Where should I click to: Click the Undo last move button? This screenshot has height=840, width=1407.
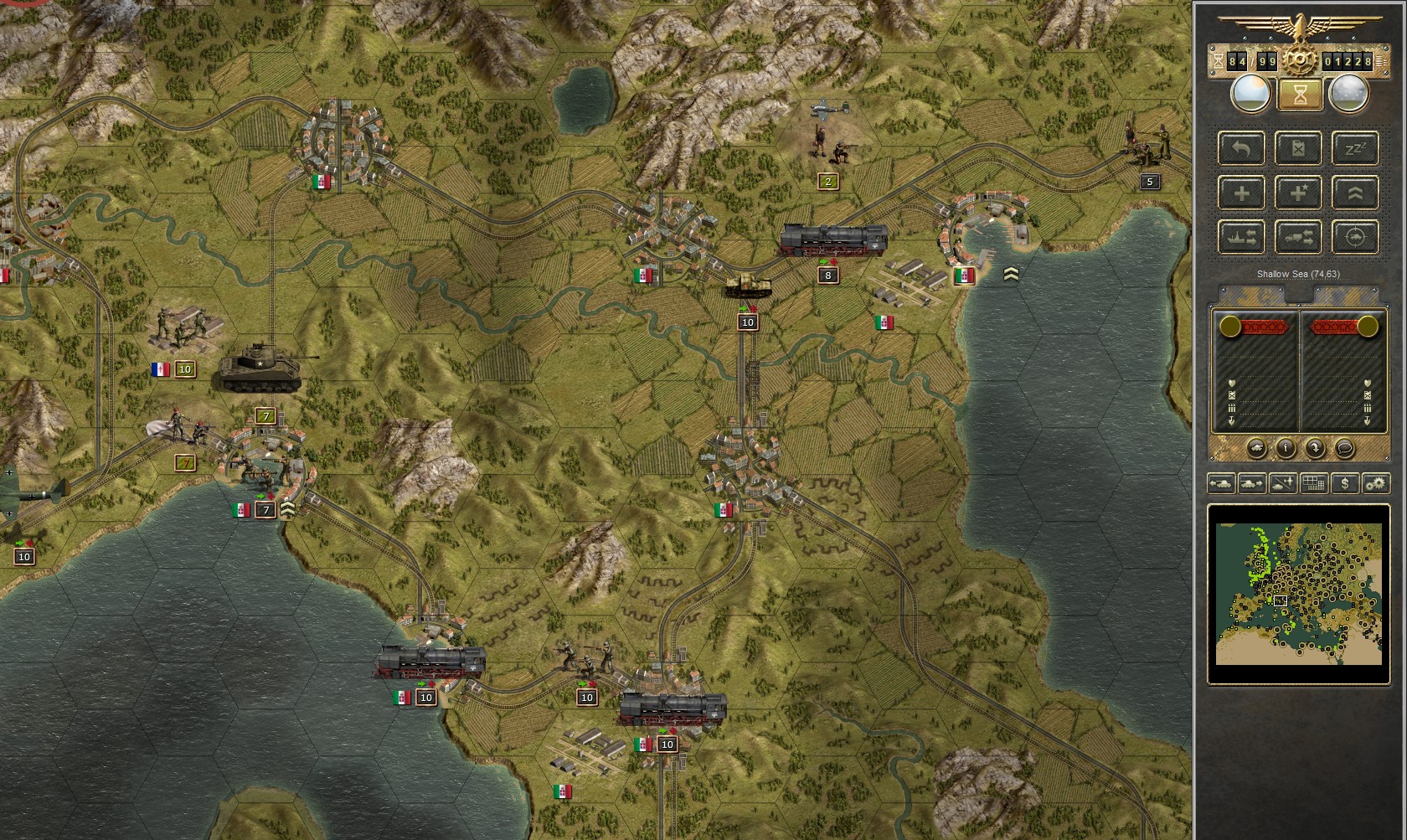click(x=1241, y=148)
